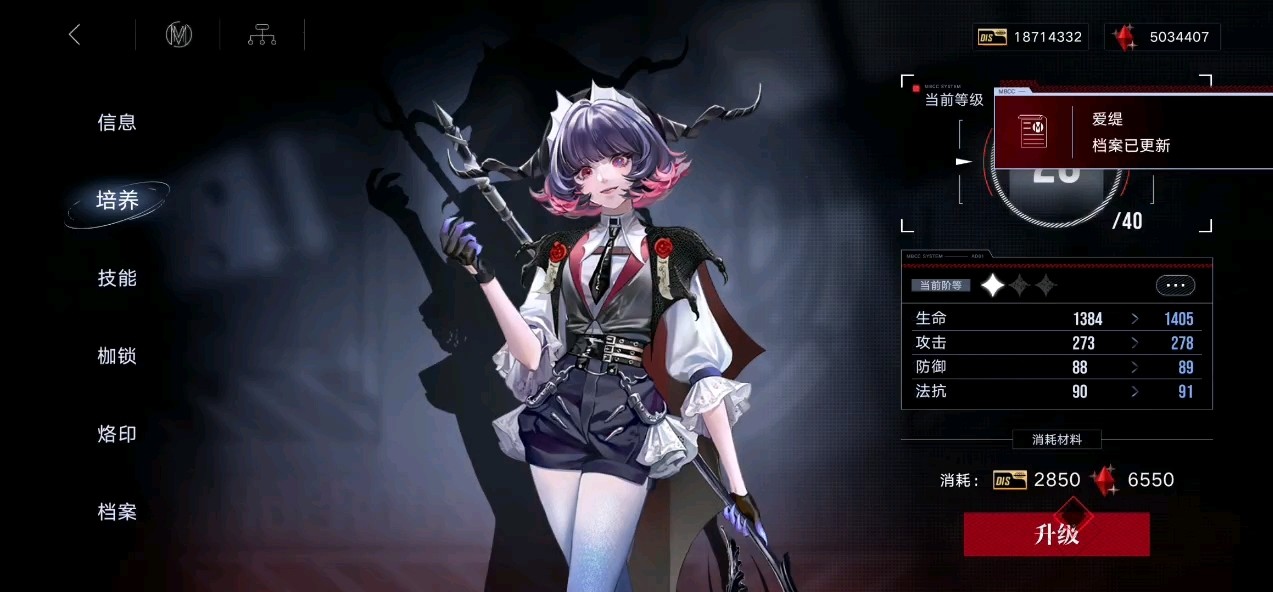Open the hierarchy tree icon
Image resolution: width=1273 pixels, height=592 pixels.
coord(262,35)
